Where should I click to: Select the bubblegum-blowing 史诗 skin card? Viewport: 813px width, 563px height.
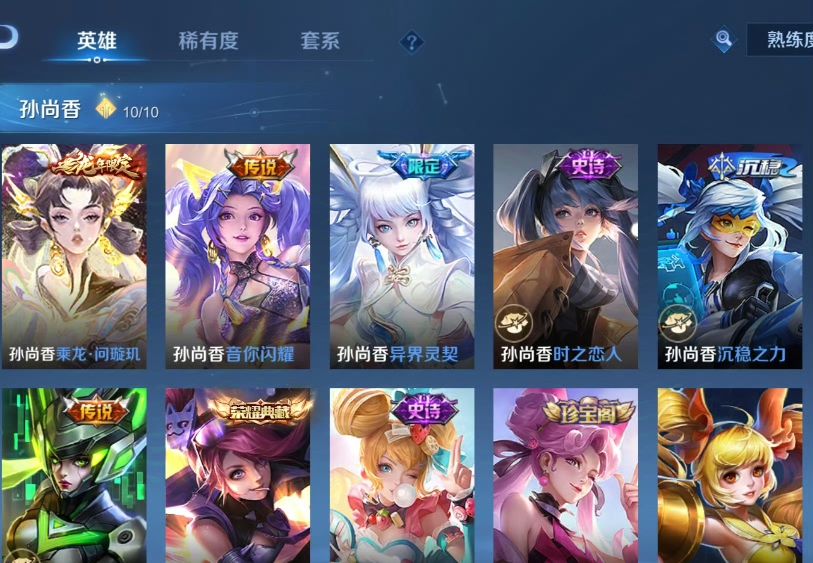(402, 475)
